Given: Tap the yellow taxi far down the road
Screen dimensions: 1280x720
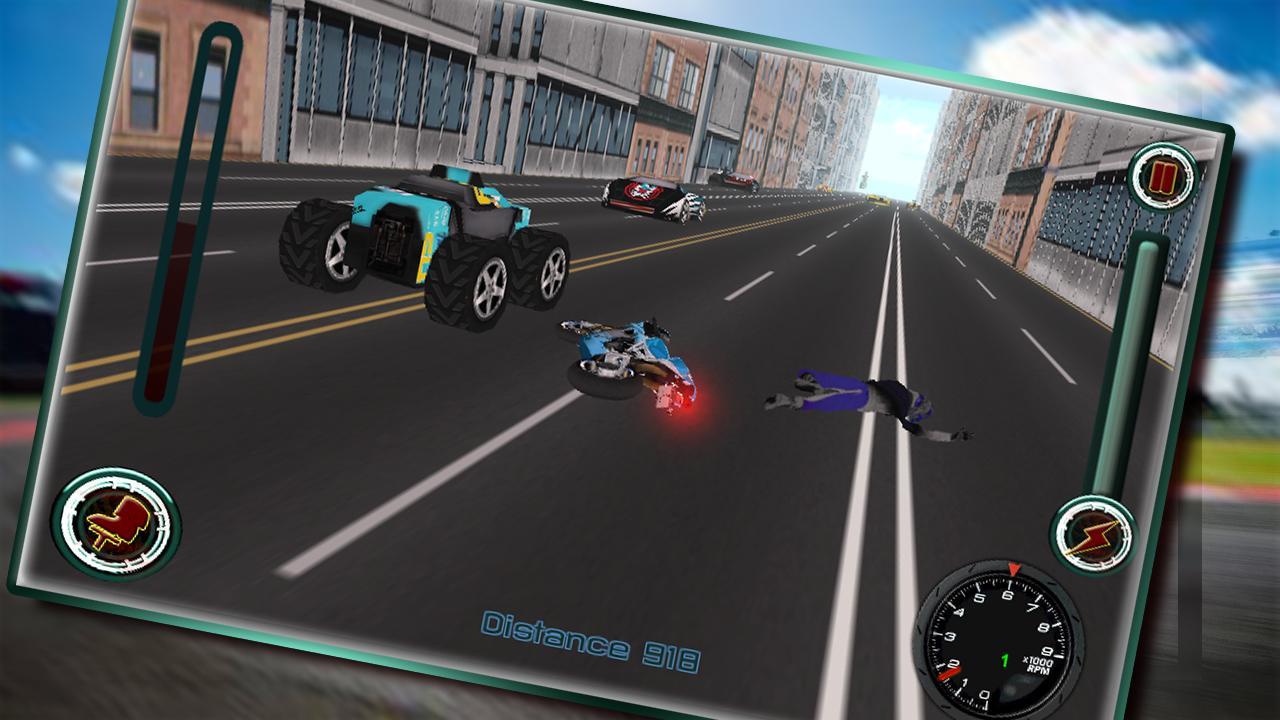Looking at the screenshot, I should click(x=876, y=199).
